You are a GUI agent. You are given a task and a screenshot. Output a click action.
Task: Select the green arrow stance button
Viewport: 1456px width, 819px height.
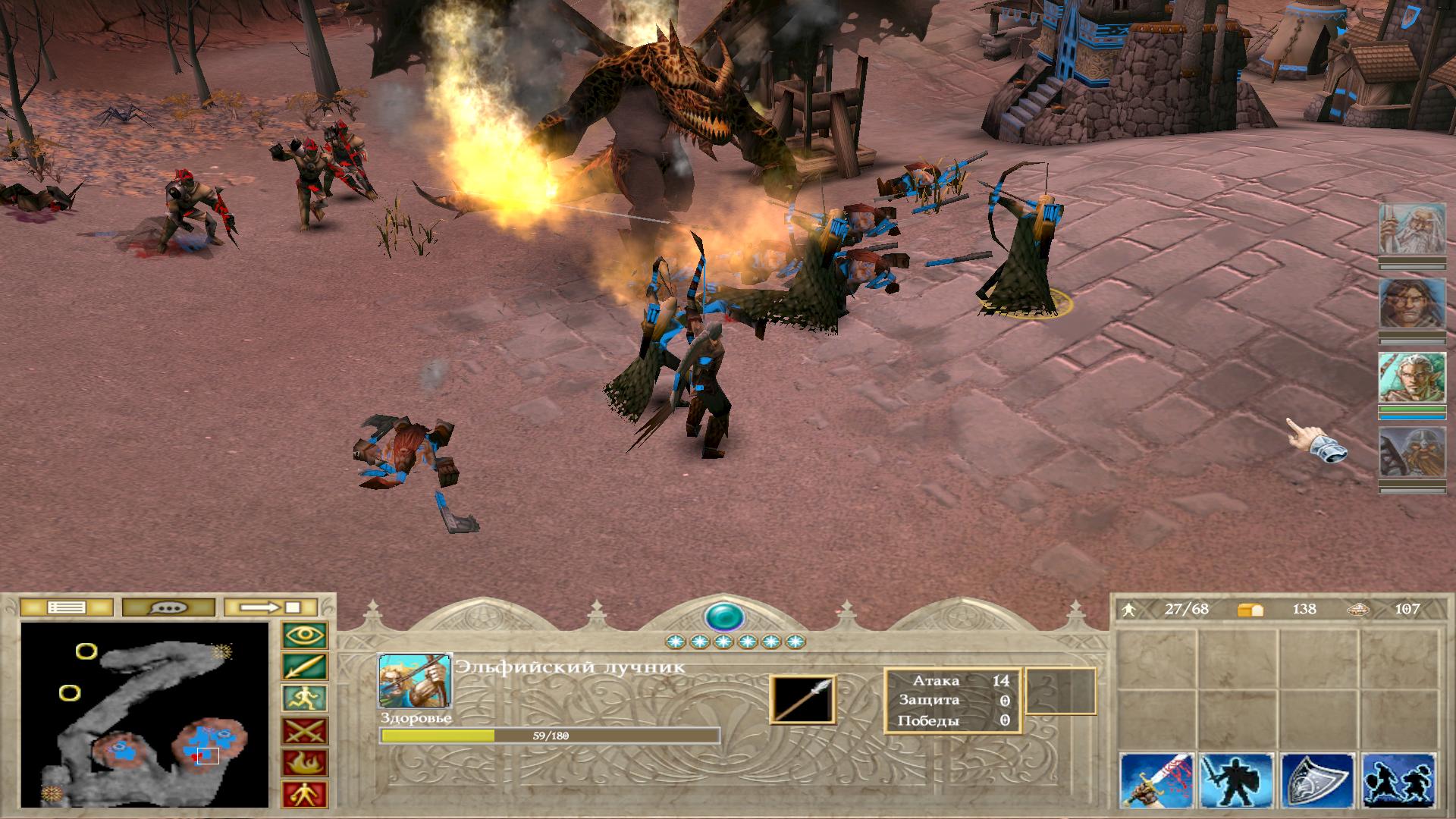pyautogui.click(x=305, y=667)
